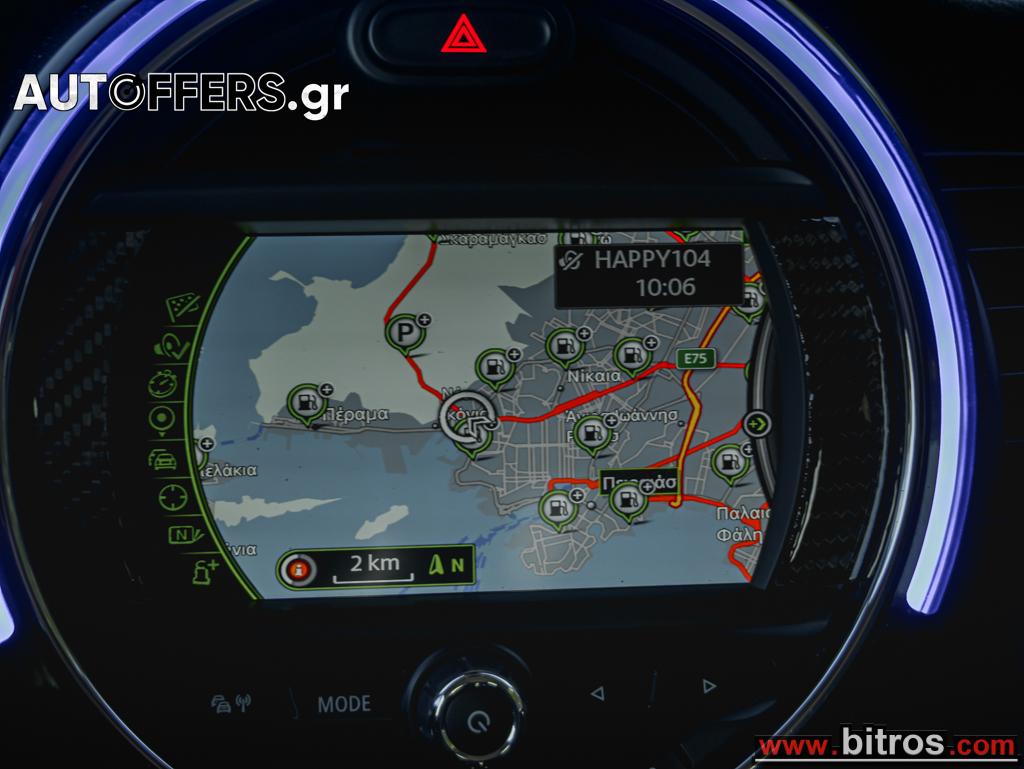Open the stopwatch icon in side menu
Viewport: 1024px width, 769px height.
point(165,381)
